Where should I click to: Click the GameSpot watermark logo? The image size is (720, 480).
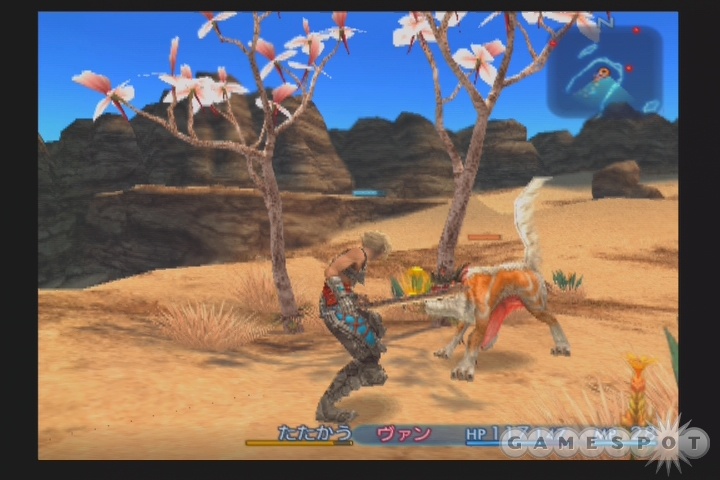(x=606, y=442)
